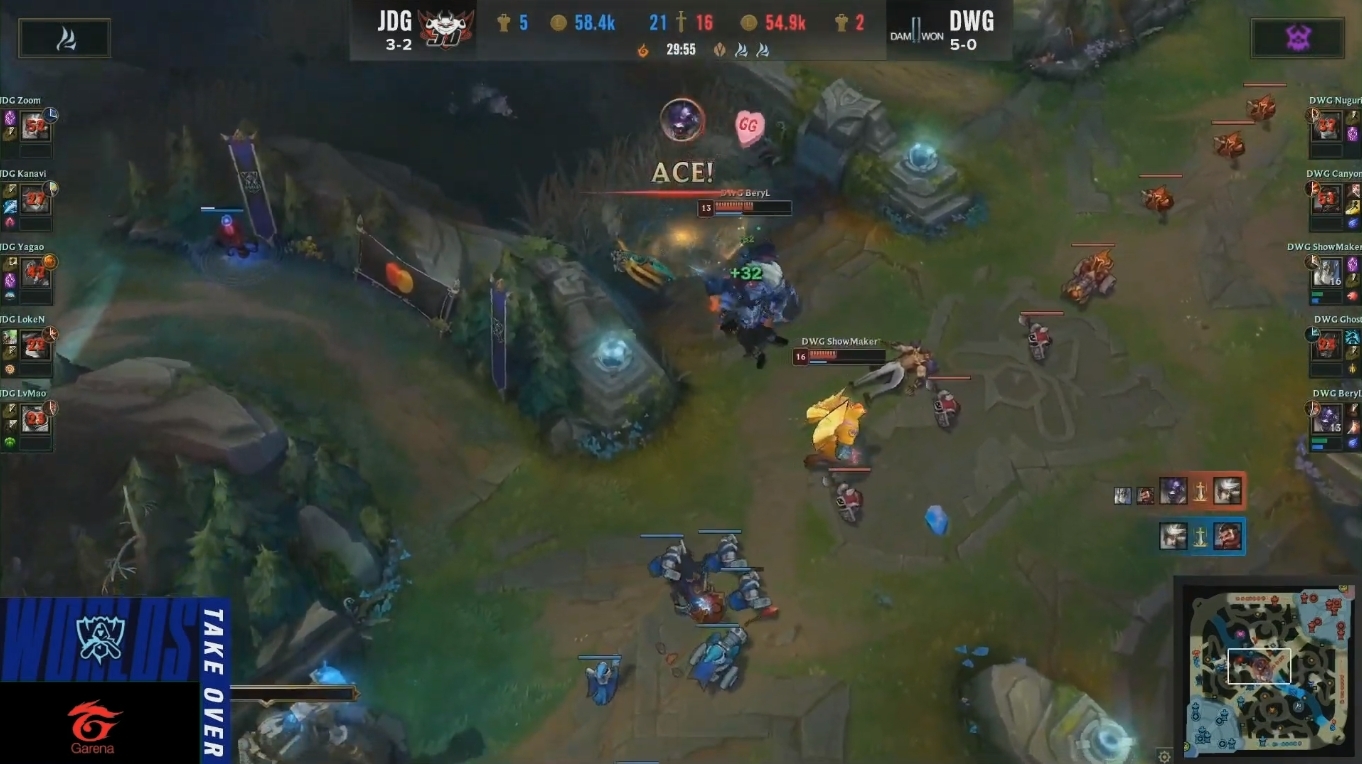Click the sword icon between the kill counts
Screen dimensions: 1362x764
click(682, 21)
